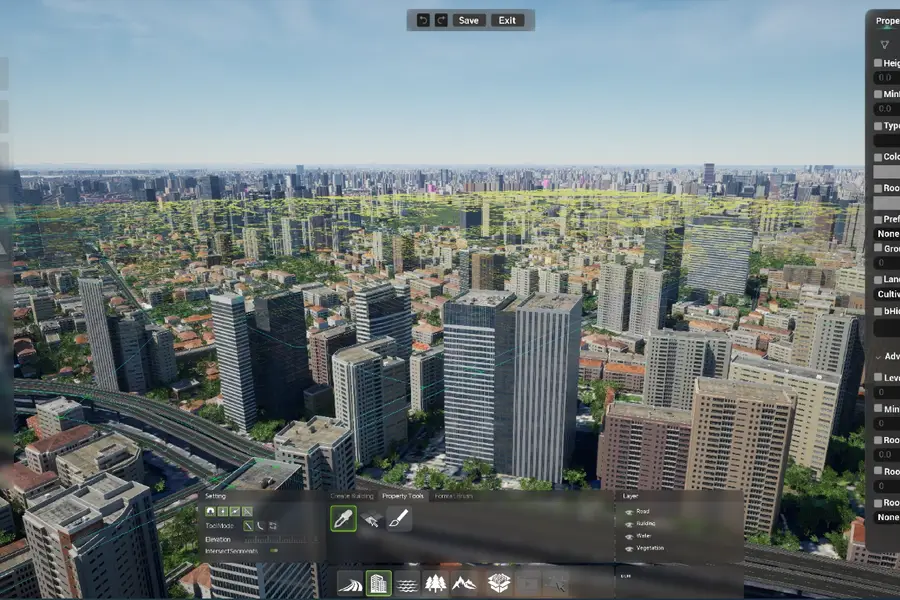The image size is (900, 600).
Task: Pick the pine trees vegetation icon
Action: [x=435, y=583]
